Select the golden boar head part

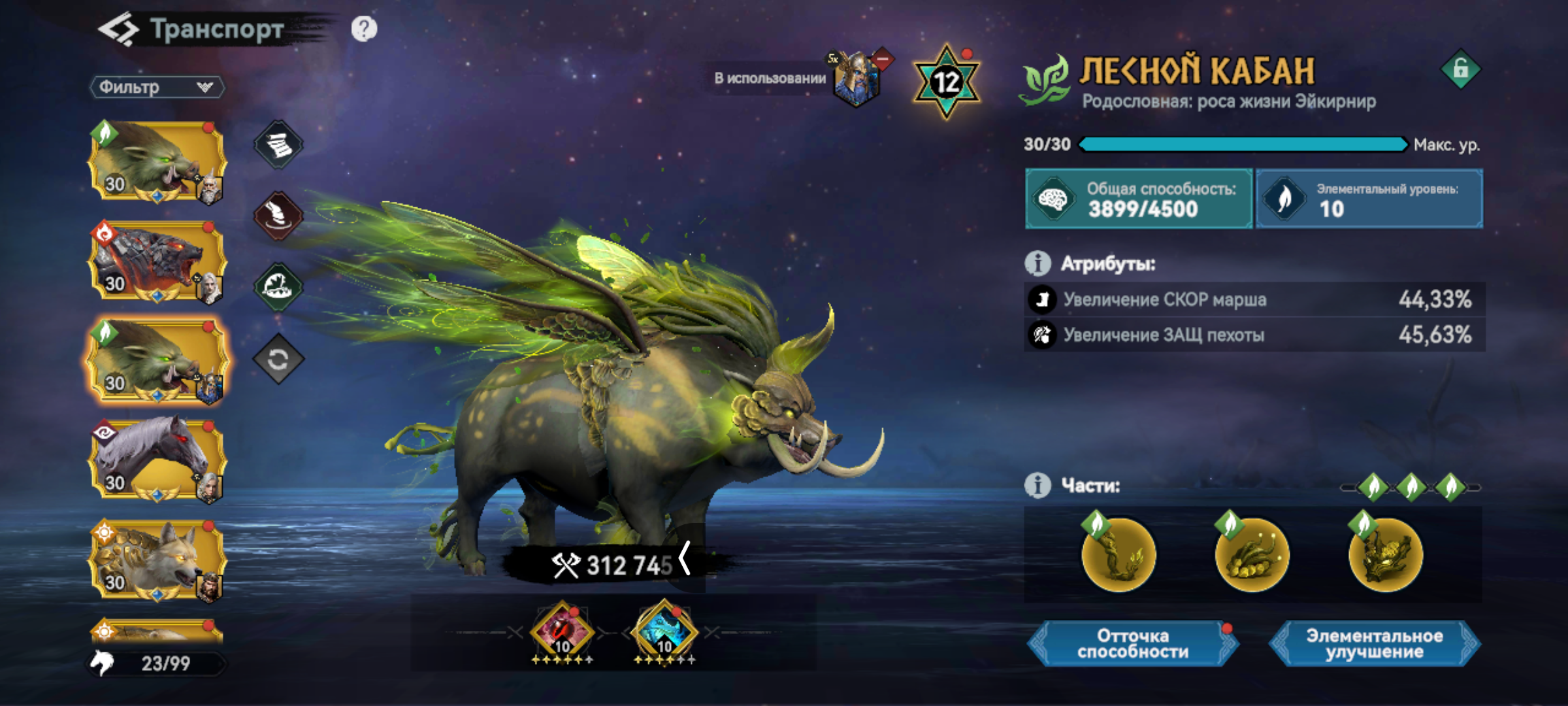point(1385,554)
